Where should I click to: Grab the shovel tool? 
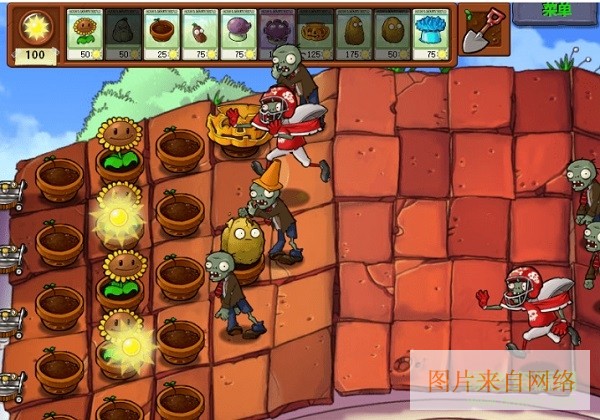coord(484,30)
